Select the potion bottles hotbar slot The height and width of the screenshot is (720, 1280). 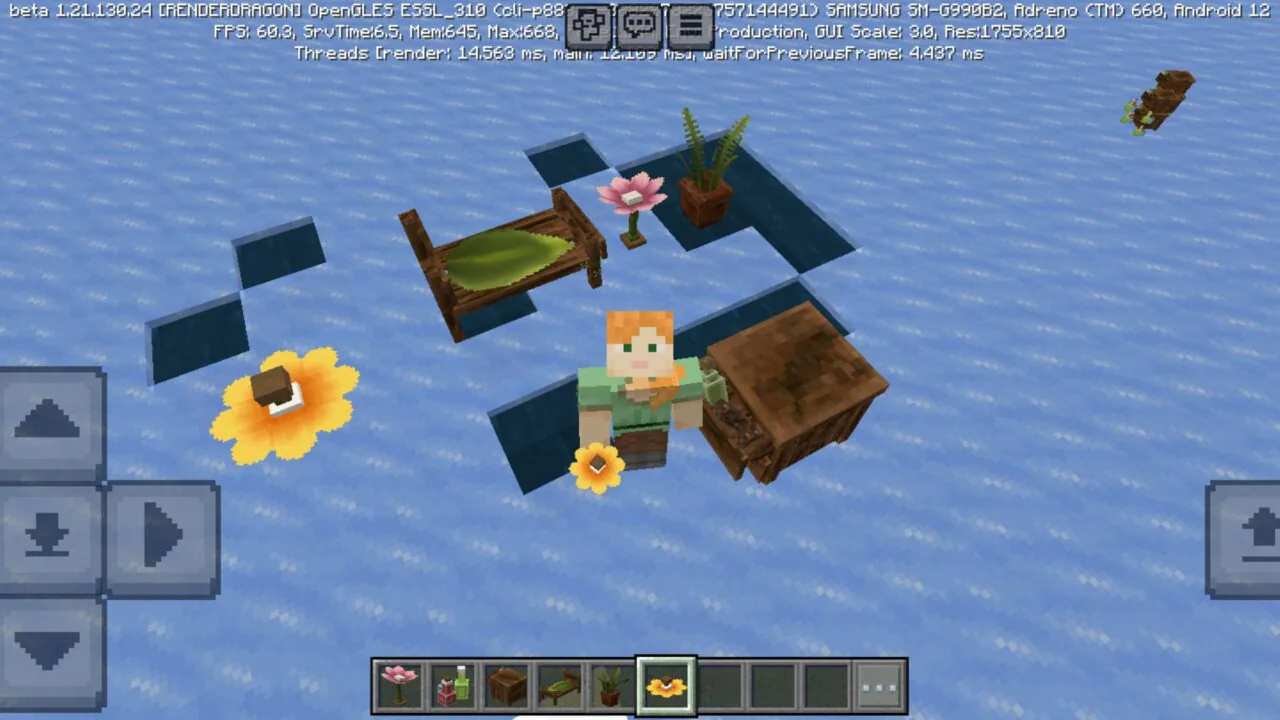click(x=453, y=686)
